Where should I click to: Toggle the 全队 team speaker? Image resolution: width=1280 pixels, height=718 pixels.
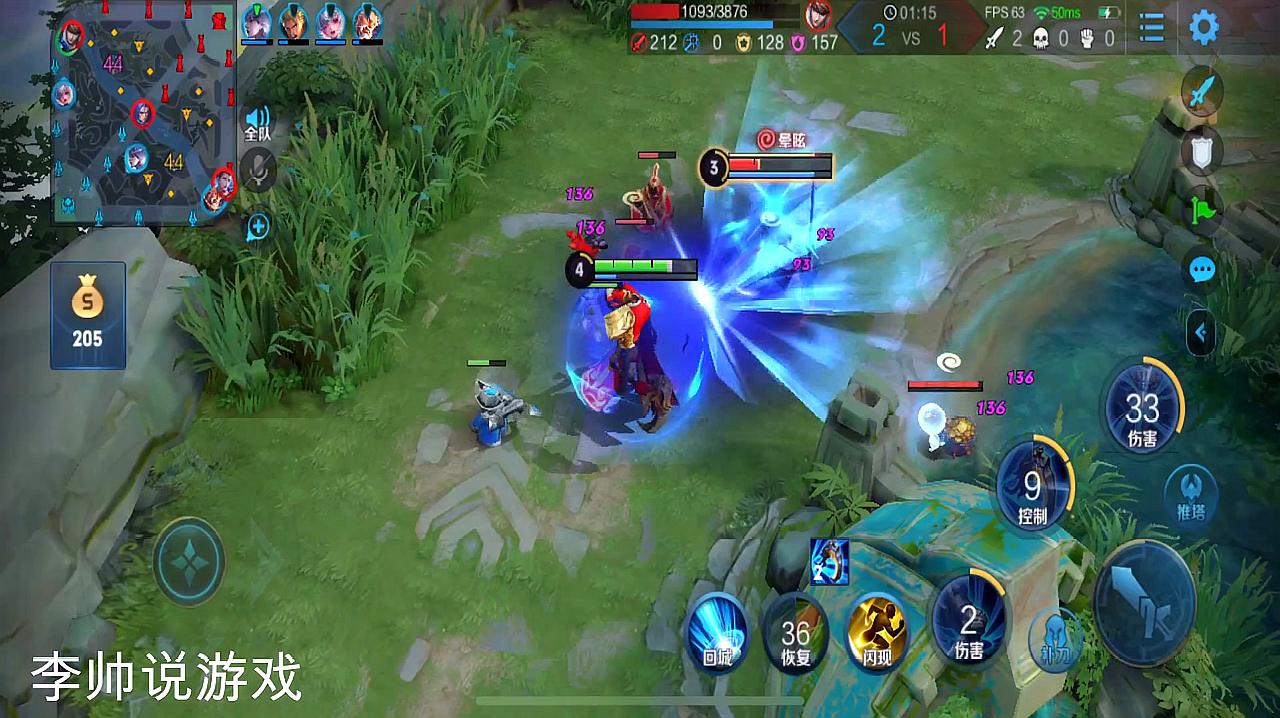point(258,123)
